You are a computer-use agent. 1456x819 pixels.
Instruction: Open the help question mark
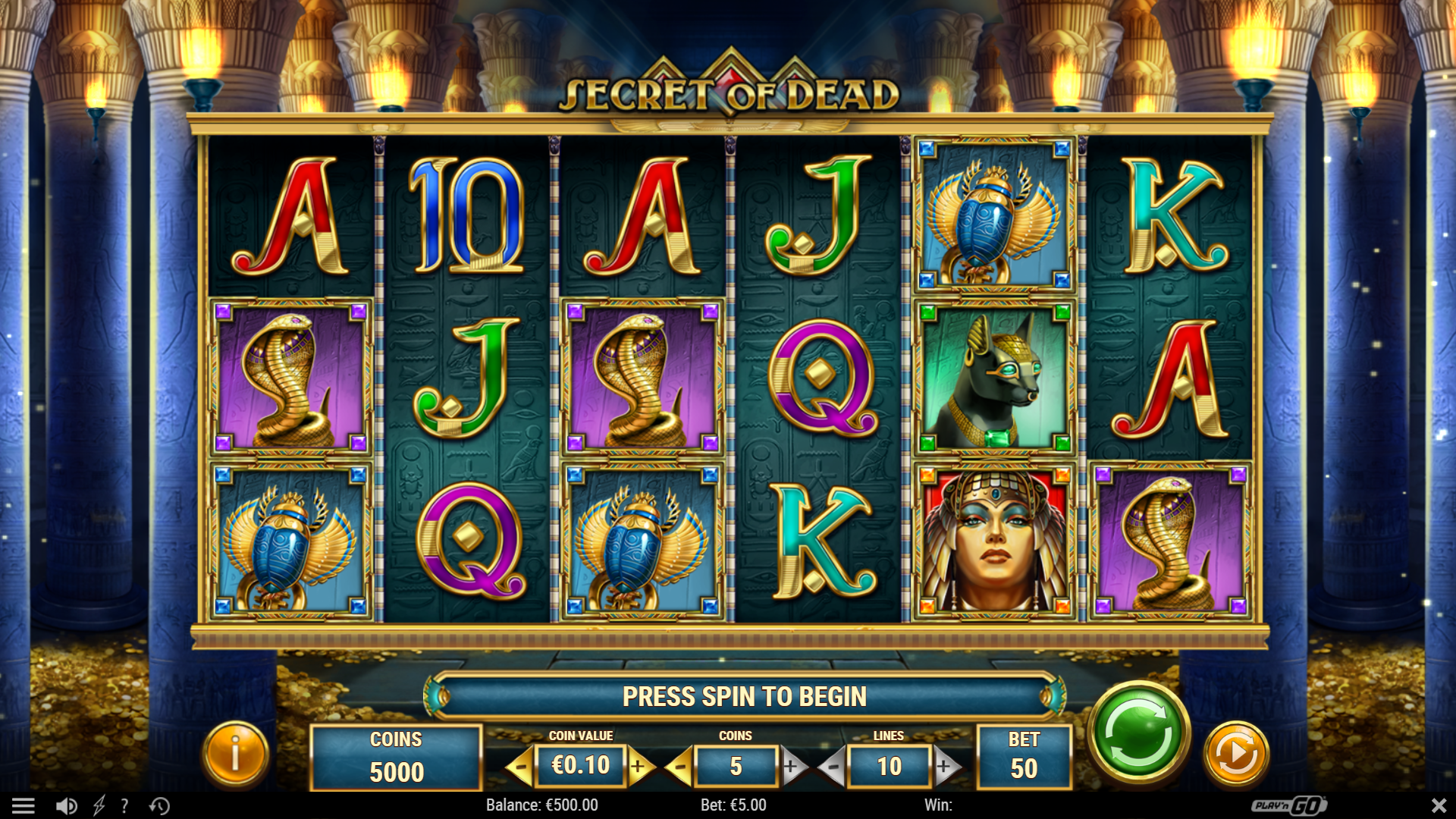click(x=124, y=805)
